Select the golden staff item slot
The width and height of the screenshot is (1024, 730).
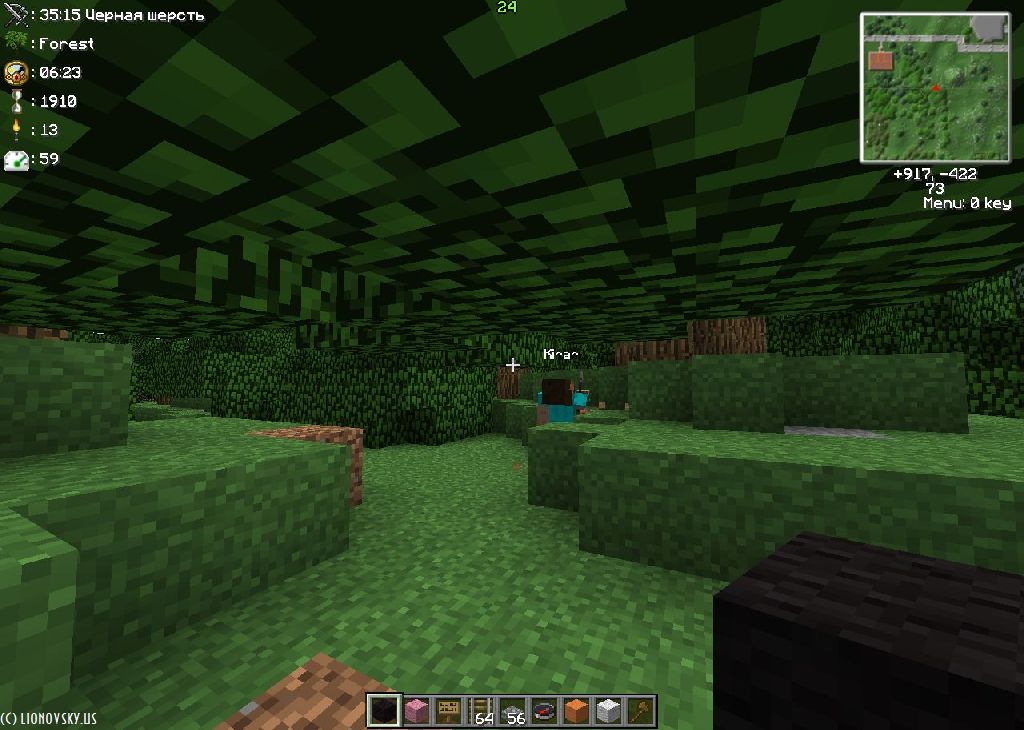pyautogui.click(x=641, y=711)
